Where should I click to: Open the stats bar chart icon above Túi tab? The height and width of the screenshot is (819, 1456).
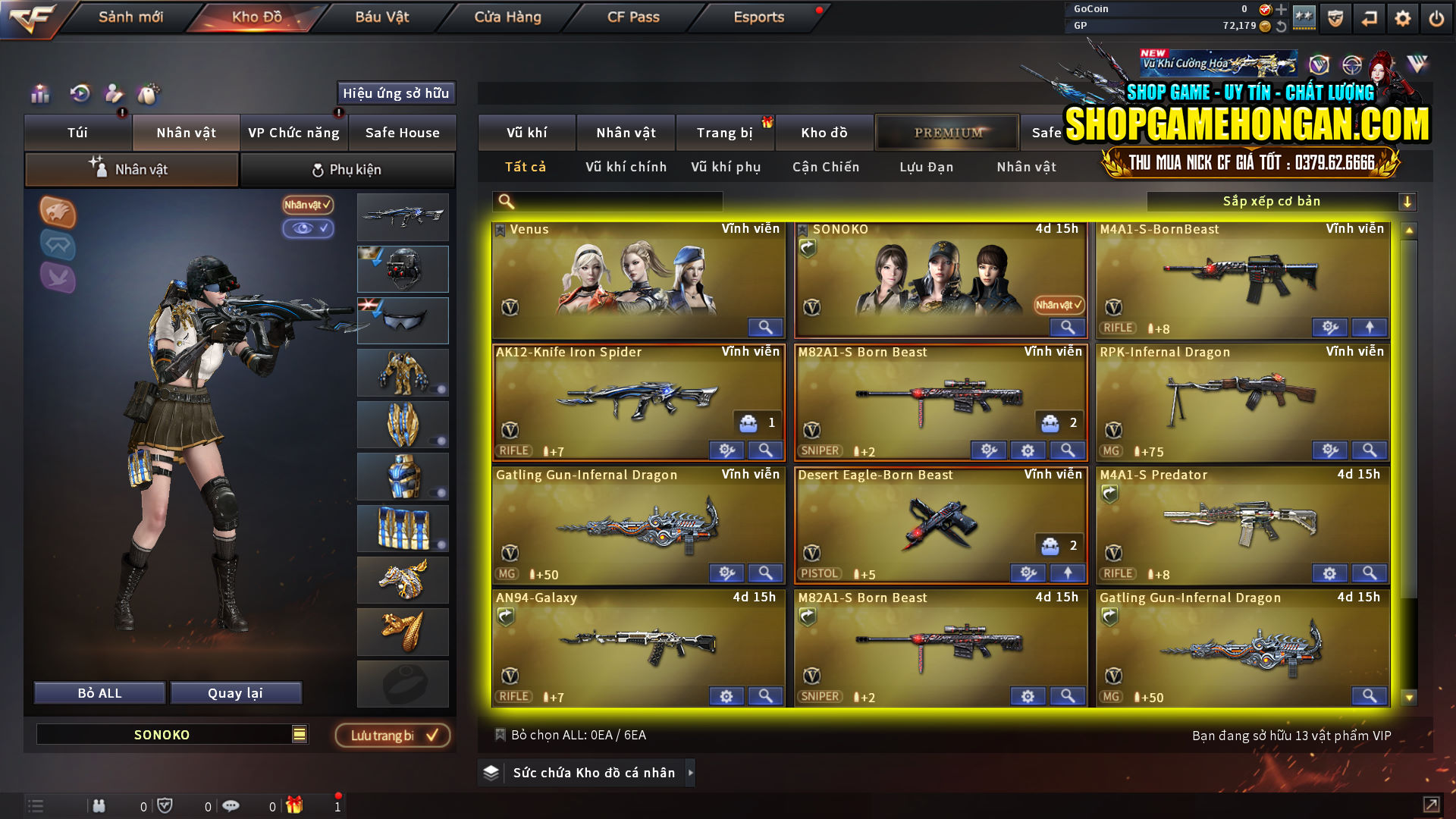39,94
